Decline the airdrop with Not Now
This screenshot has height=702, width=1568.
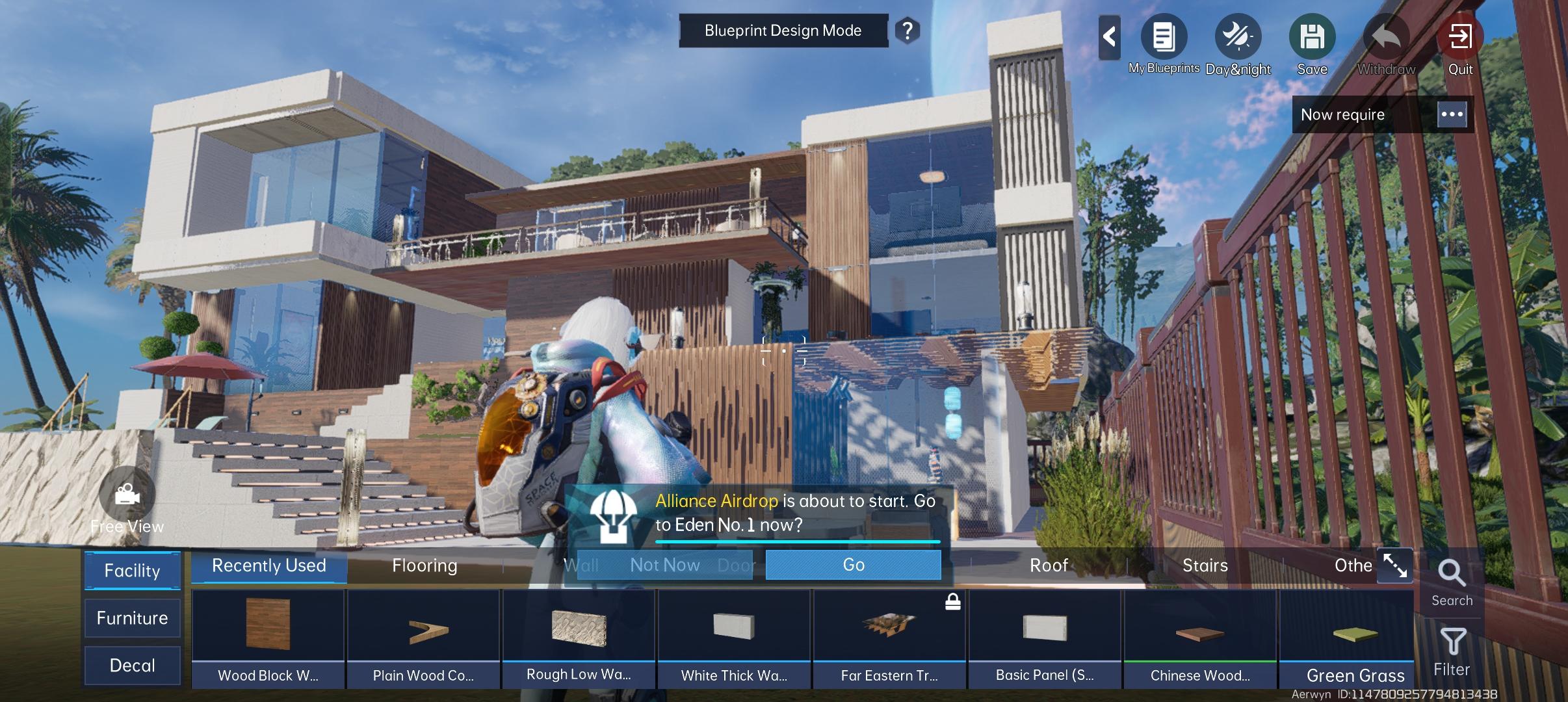[x=664, y=565]
